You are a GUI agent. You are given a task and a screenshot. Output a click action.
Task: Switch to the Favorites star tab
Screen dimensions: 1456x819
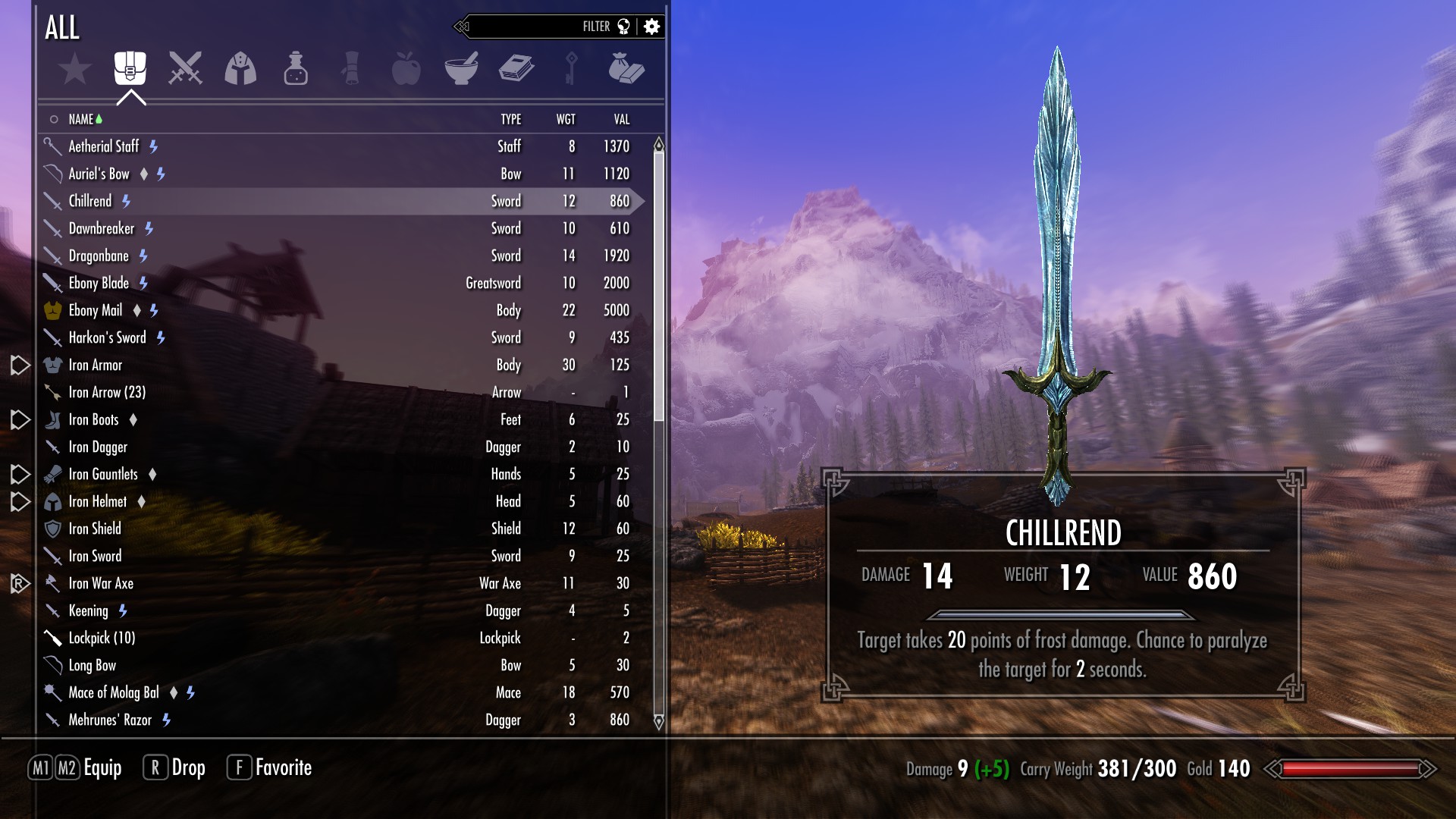coord(75,69)
